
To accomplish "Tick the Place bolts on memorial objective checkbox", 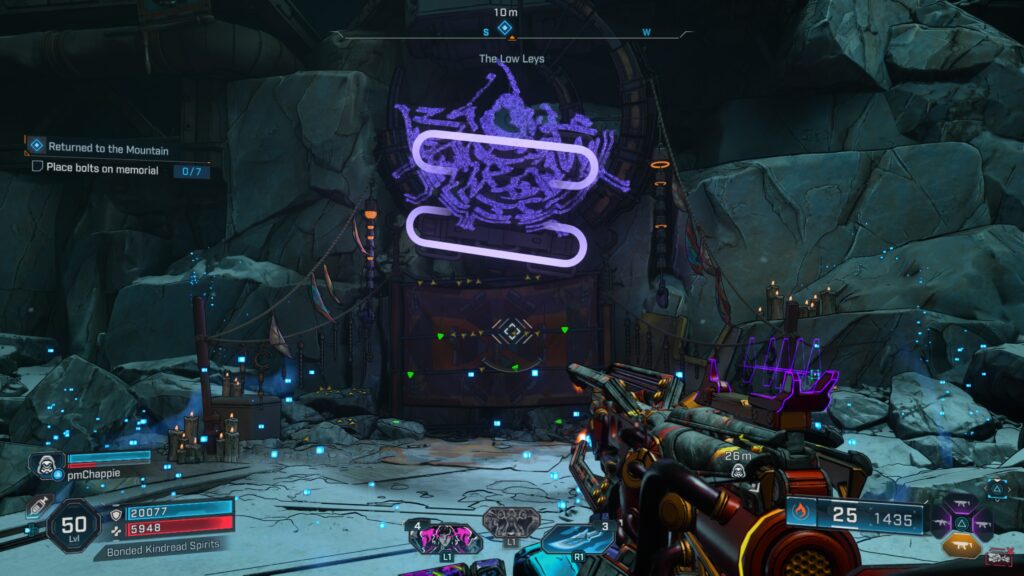I will coord(37,168).
